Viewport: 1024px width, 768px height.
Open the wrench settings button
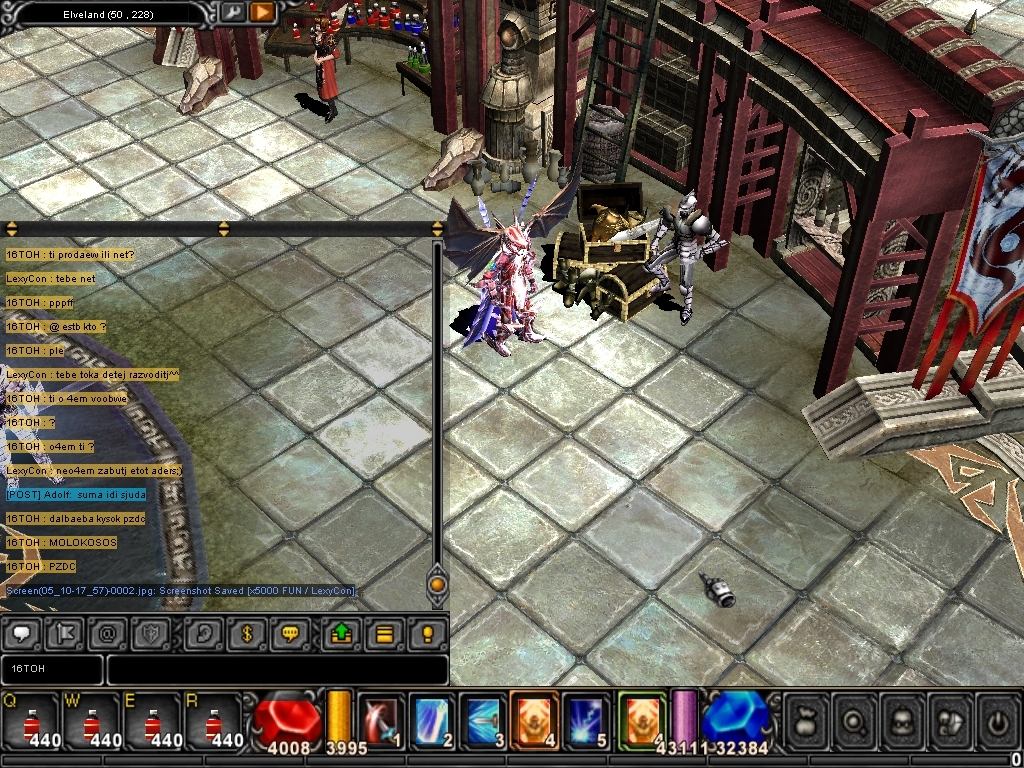(x=232, y=12)
